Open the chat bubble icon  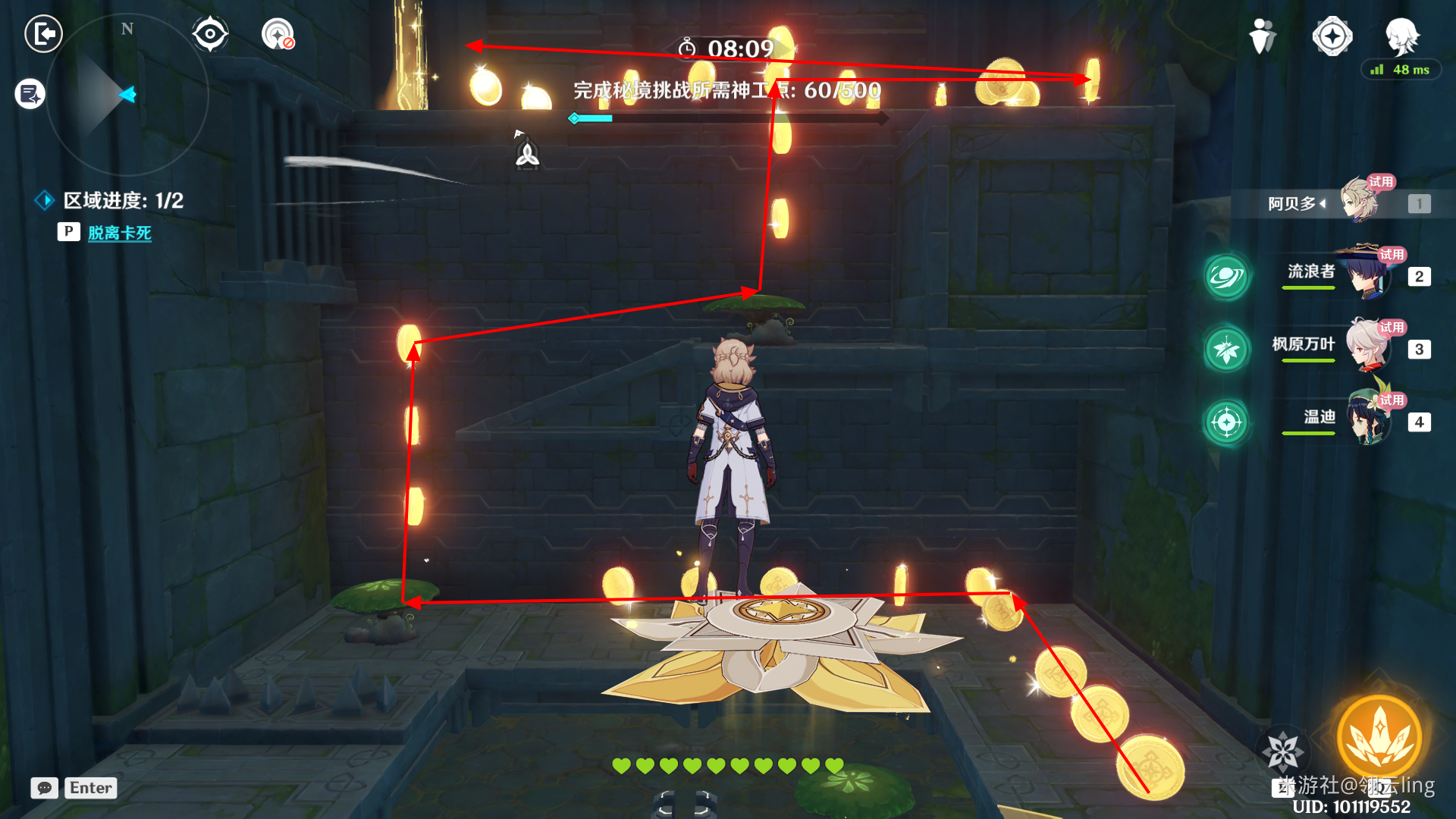tap(45, 788)
